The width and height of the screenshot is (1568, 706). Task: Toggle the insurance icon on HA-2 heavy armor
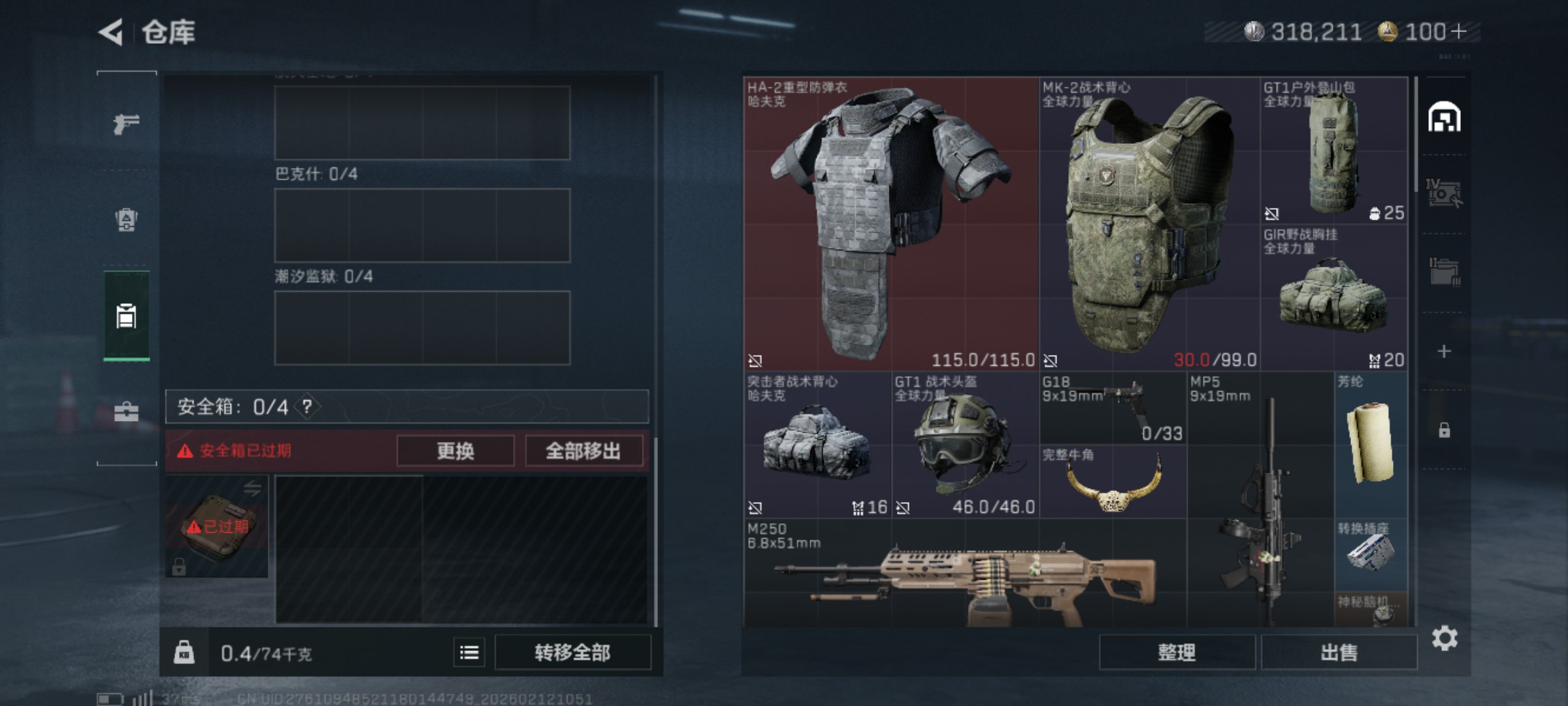pyautogui.click(x=757, y=360)
